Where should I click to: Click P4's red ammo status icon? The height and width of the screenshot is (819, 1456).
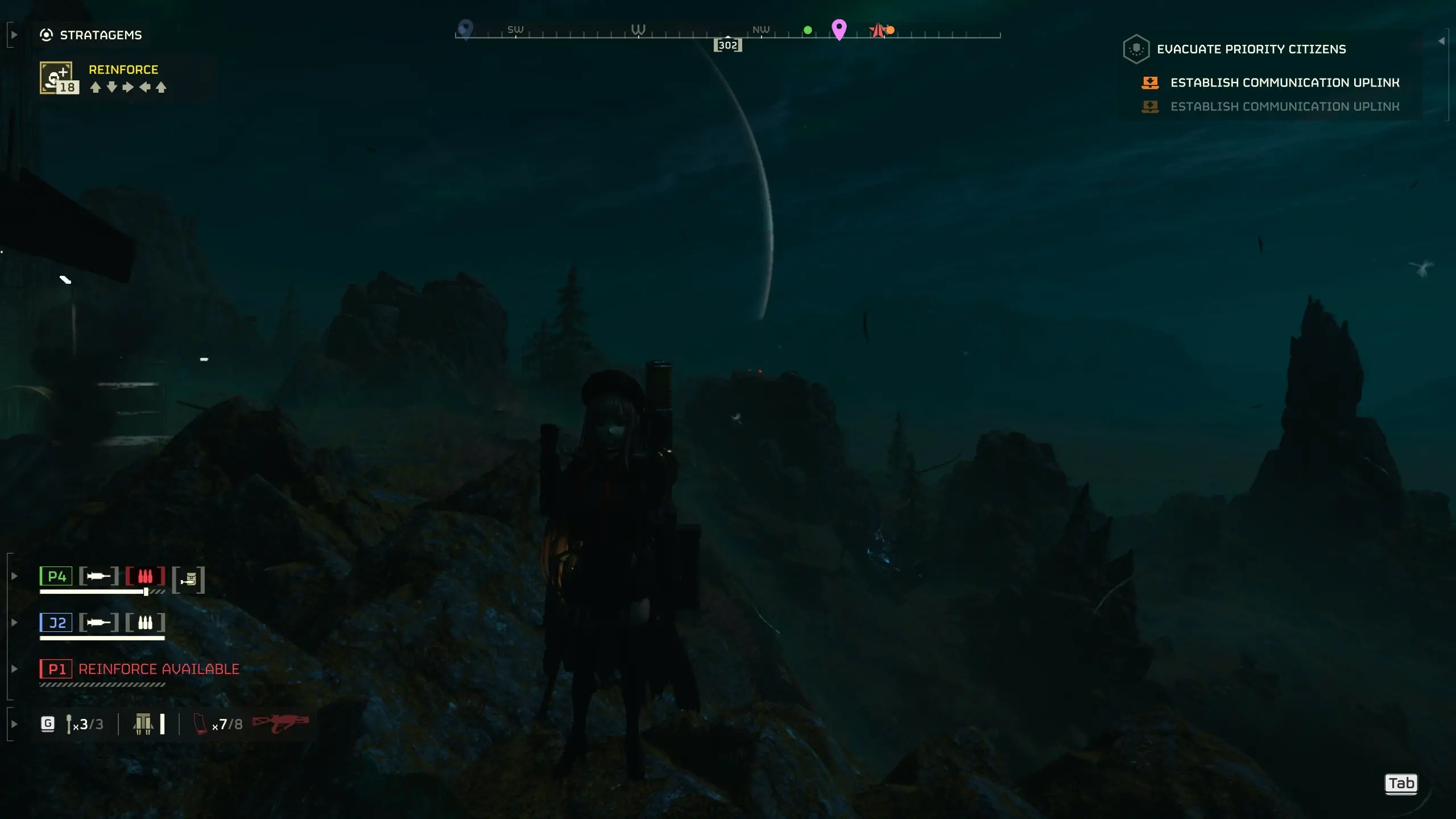click(x=145, y=576)
